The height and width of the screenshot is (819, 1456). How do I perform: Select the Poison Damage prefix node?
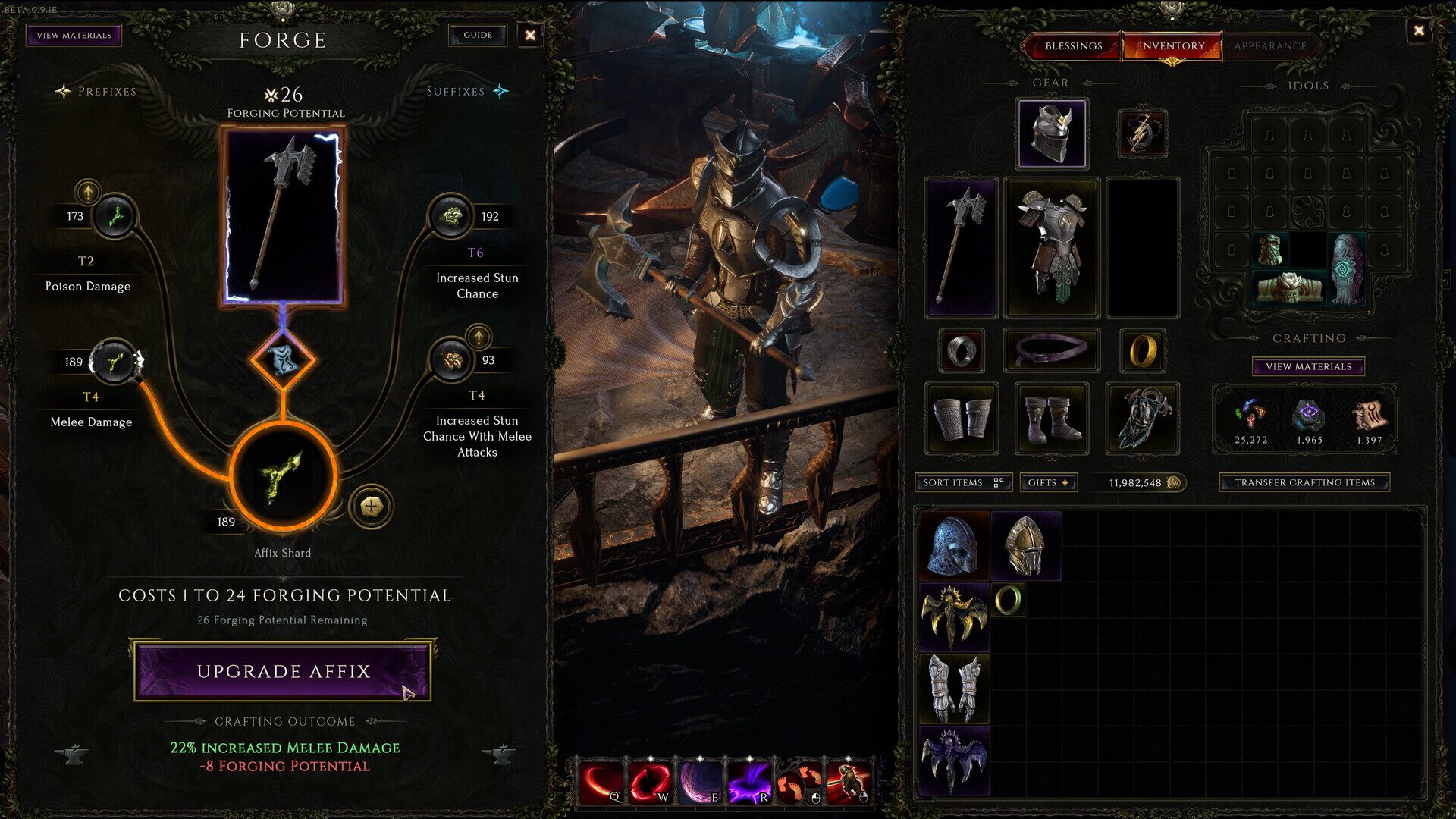(x=115, y=217)
